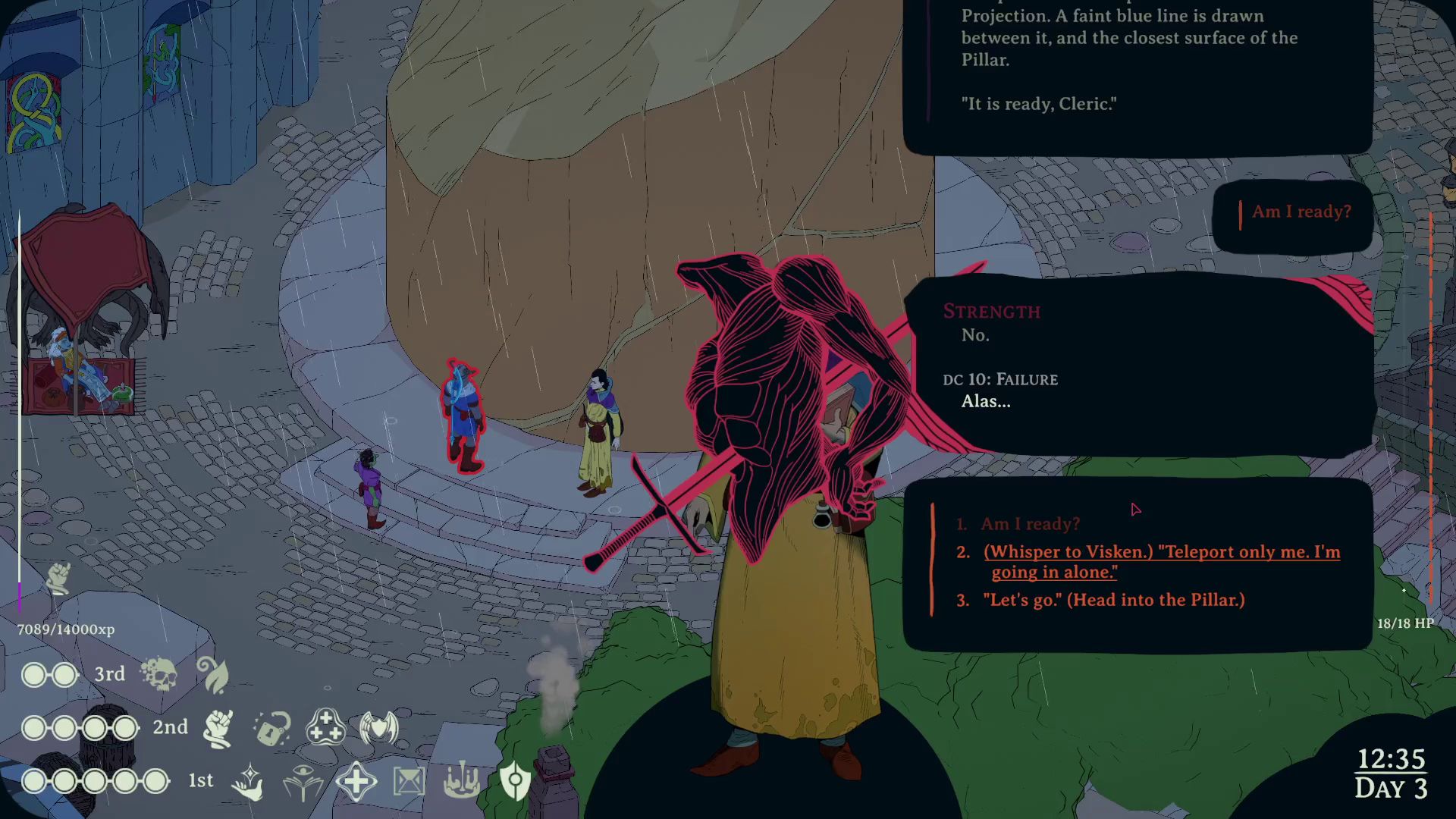The image size is (1456, 819).
Task: Select the leaf spell icon
Action: [x=213, y=674]
